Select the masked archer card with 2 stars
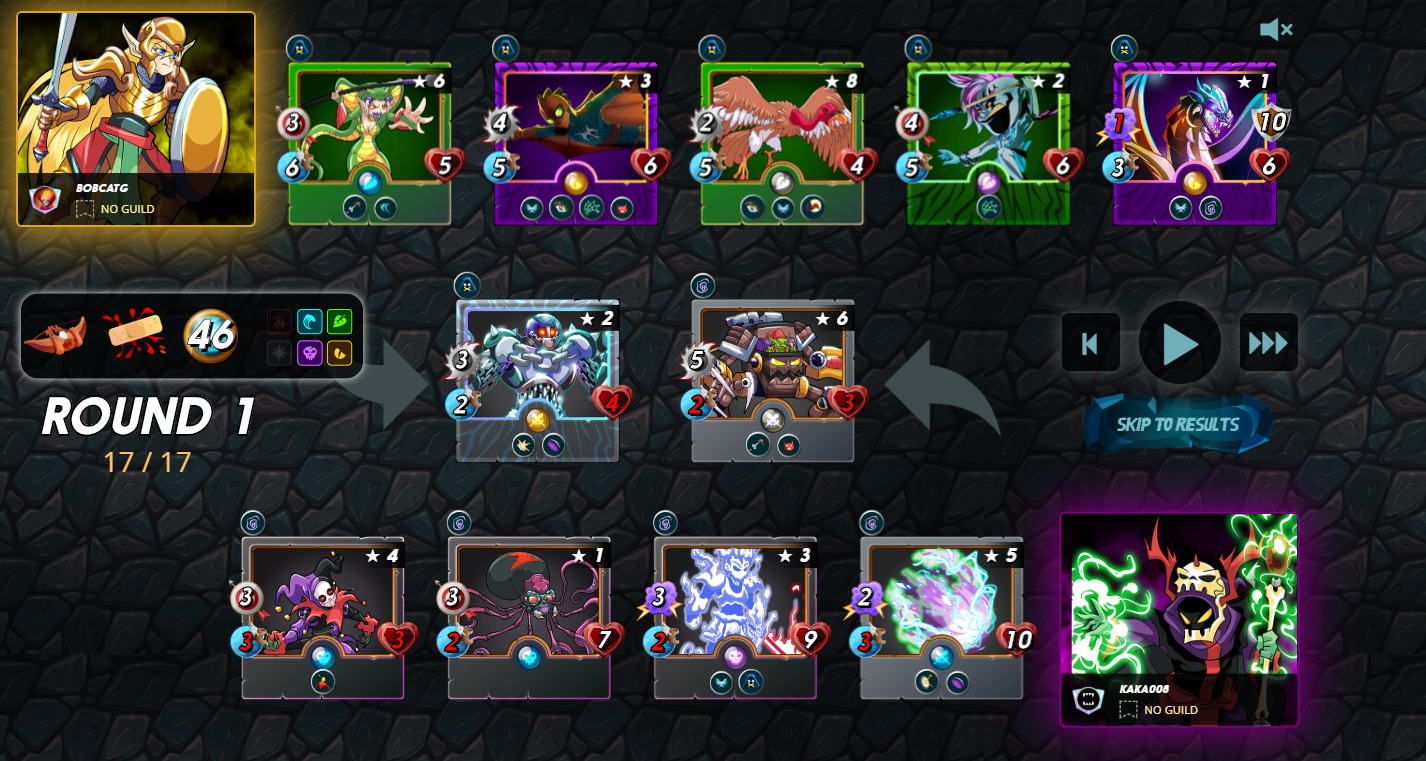The height and width of the screenshot is (761, 1426). (988, 140)
